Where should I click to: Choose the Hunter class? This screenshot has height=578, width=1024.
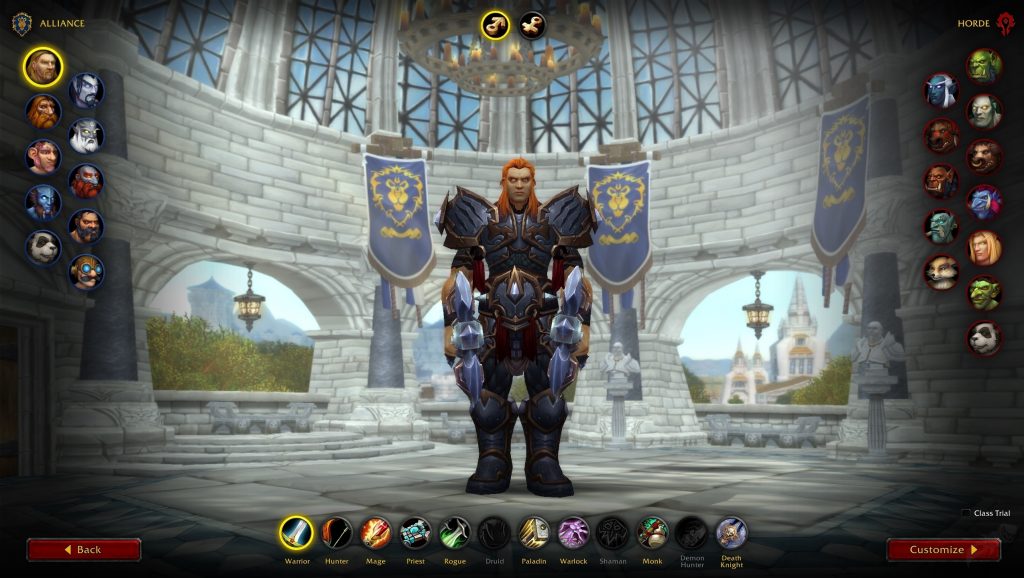coord(336,532)
